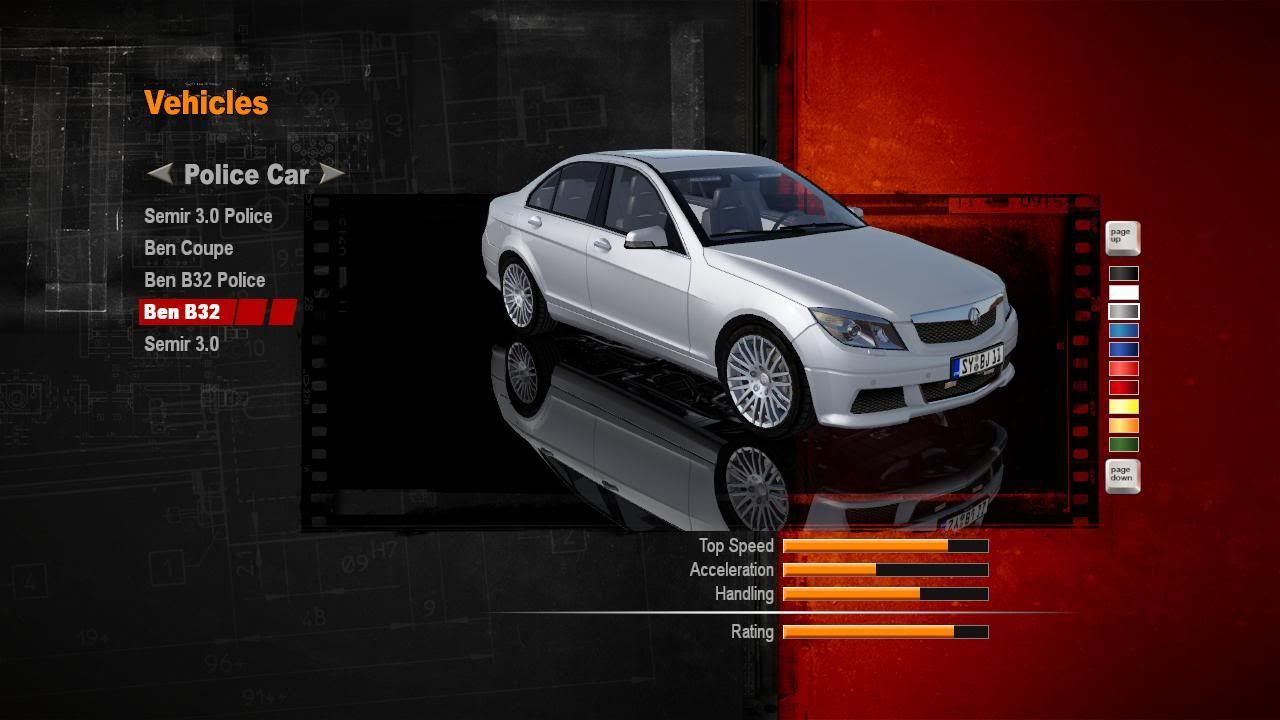The height and width of the screenshot is (720, 1280).
Task: Choose the green paint color swatch
Action: coord(1123,444)
